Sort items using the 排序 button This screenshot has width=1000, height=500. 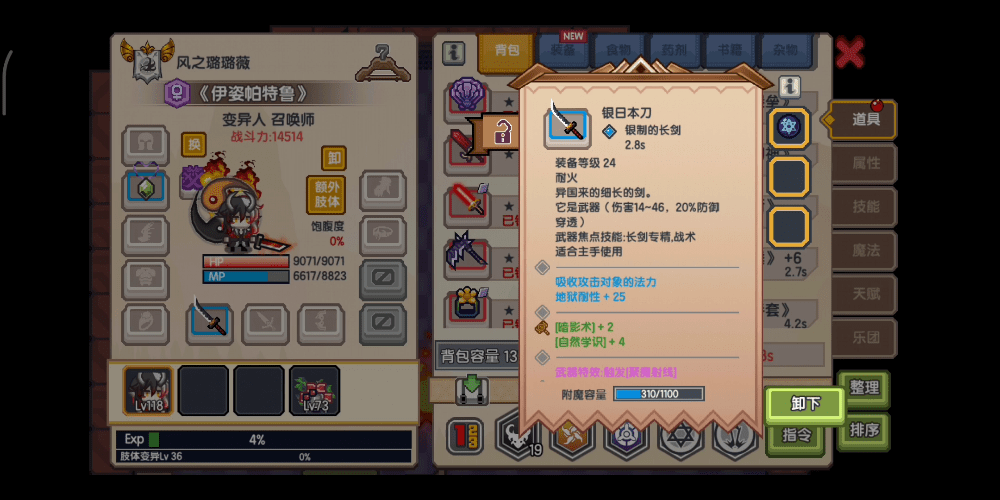click(x=863, y=431)
